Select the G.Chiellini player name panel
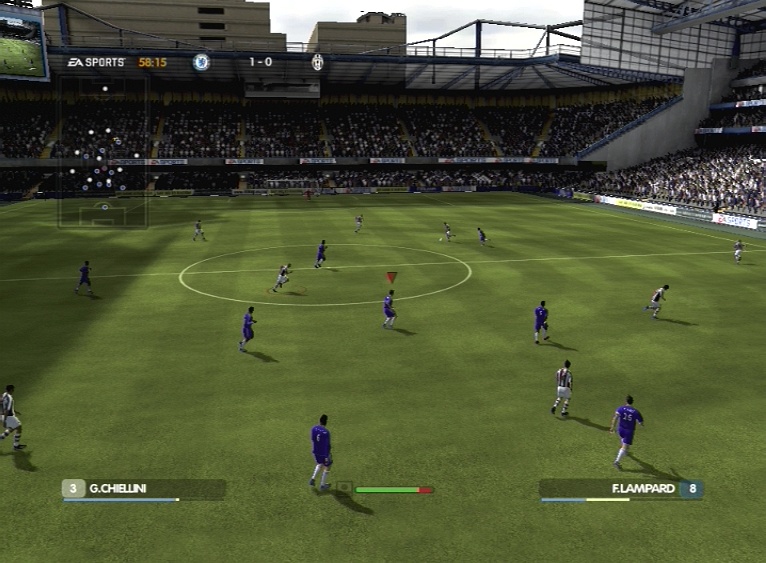 click(x=144, y=489)
